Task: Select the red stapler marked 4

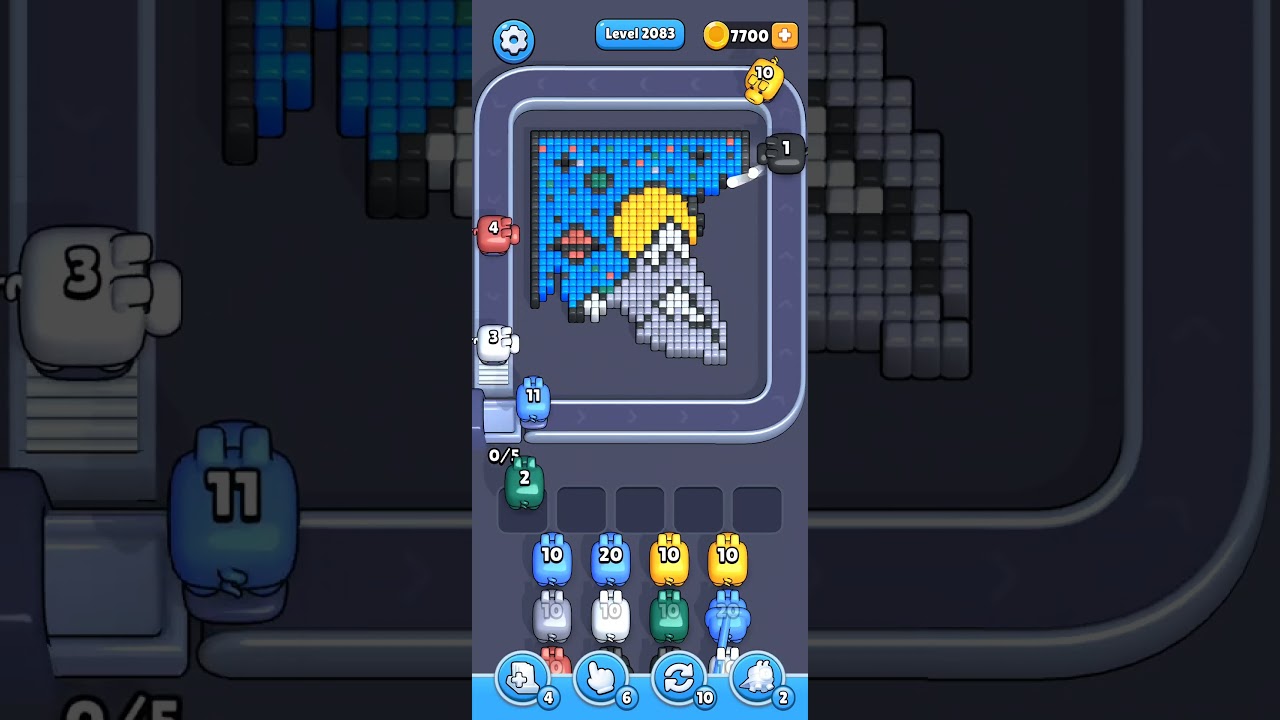Action: tap(494, 236)
